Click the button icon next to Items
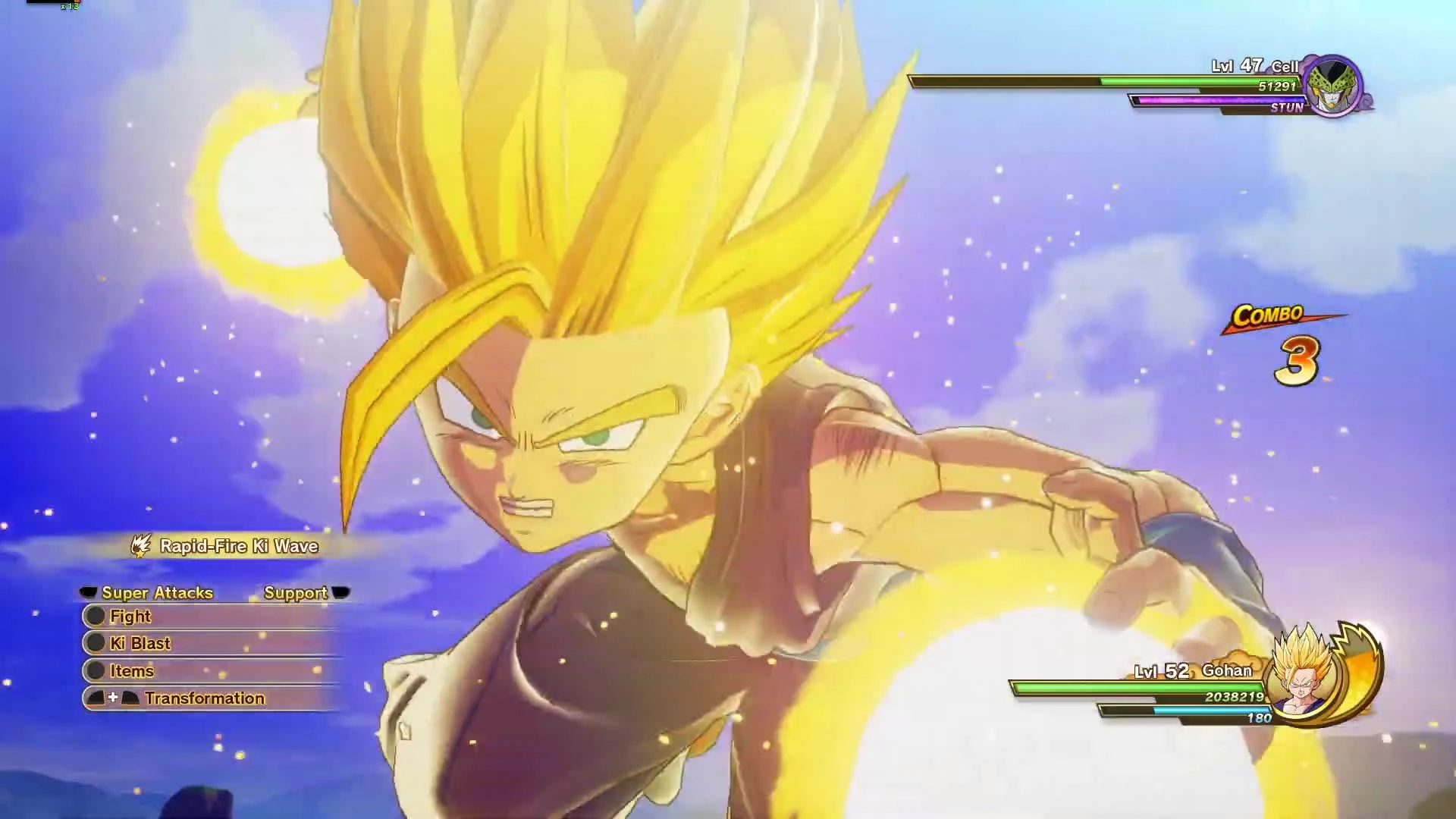1456x819 pixels. [96, 670]
